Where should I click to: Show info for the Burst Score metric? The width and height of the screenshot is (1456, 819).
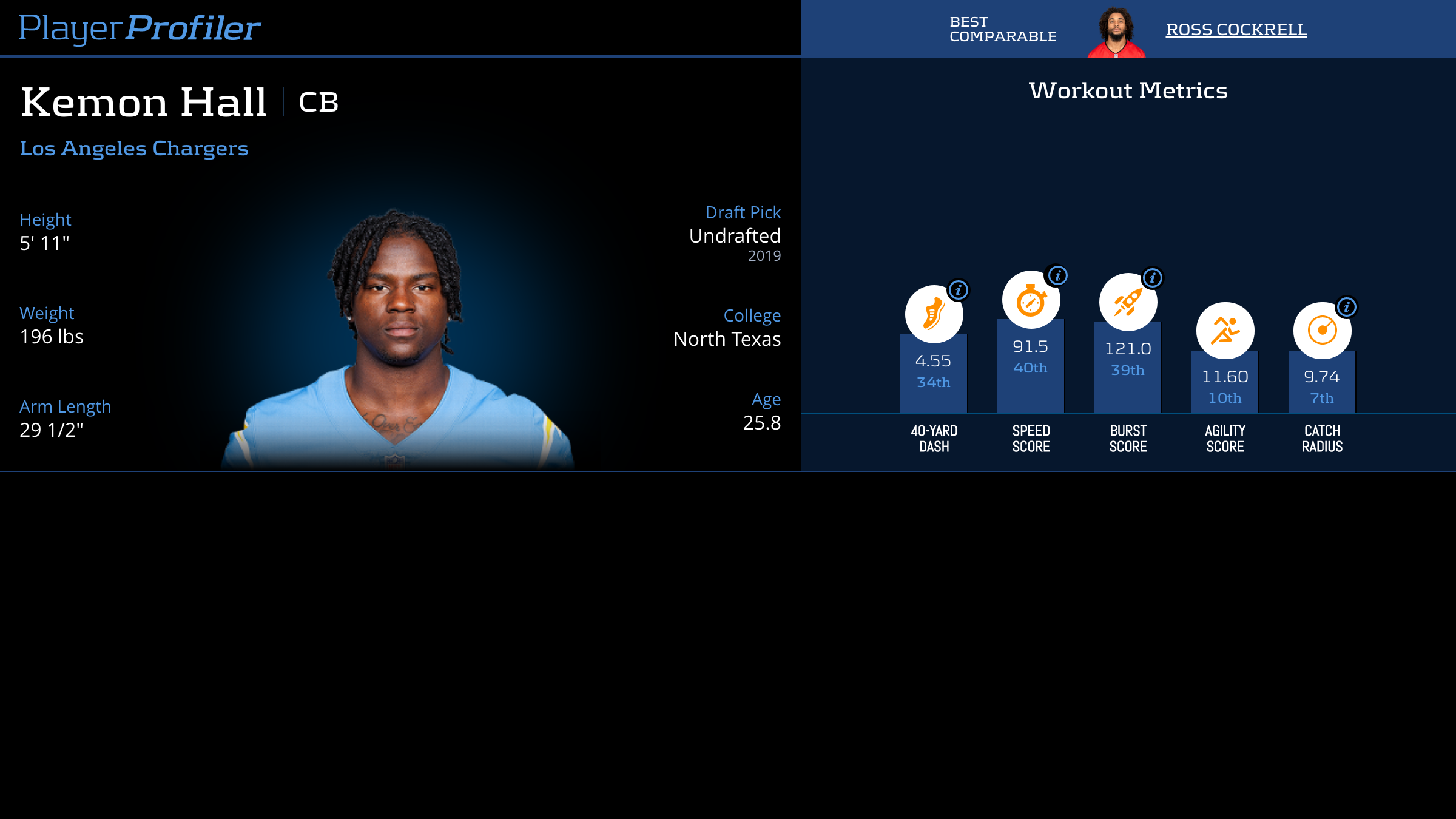click(1153, 278)
